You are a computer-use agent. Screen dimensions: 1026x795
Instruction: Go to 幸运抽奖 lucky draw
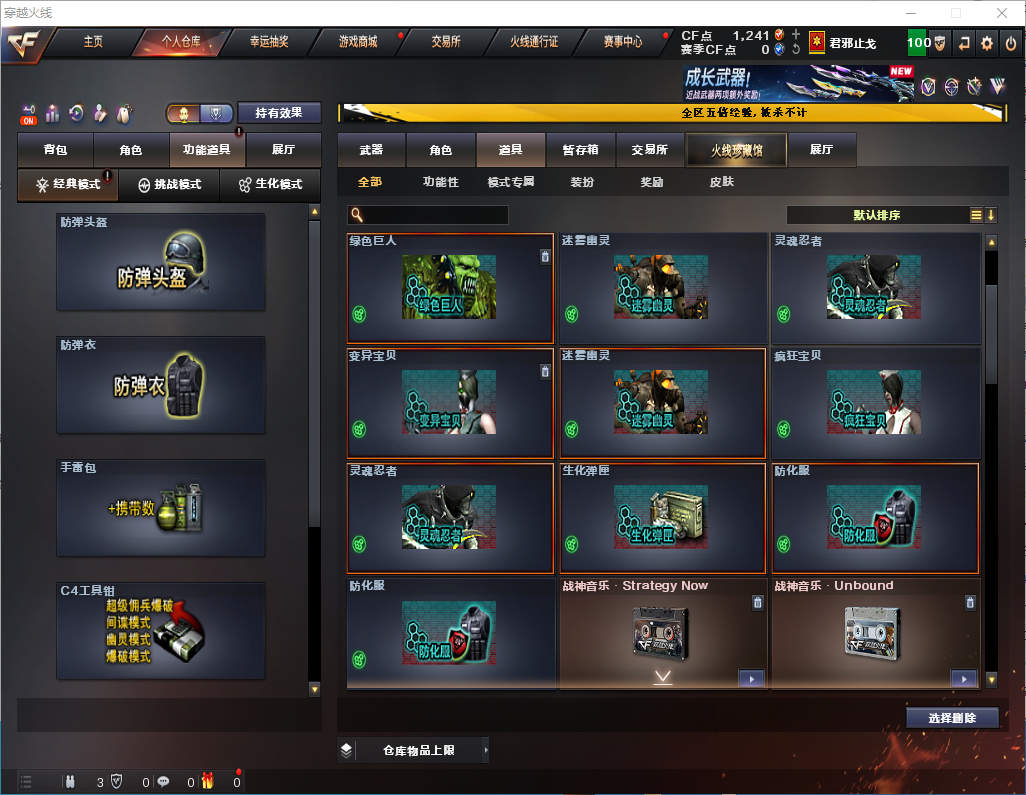268,42
